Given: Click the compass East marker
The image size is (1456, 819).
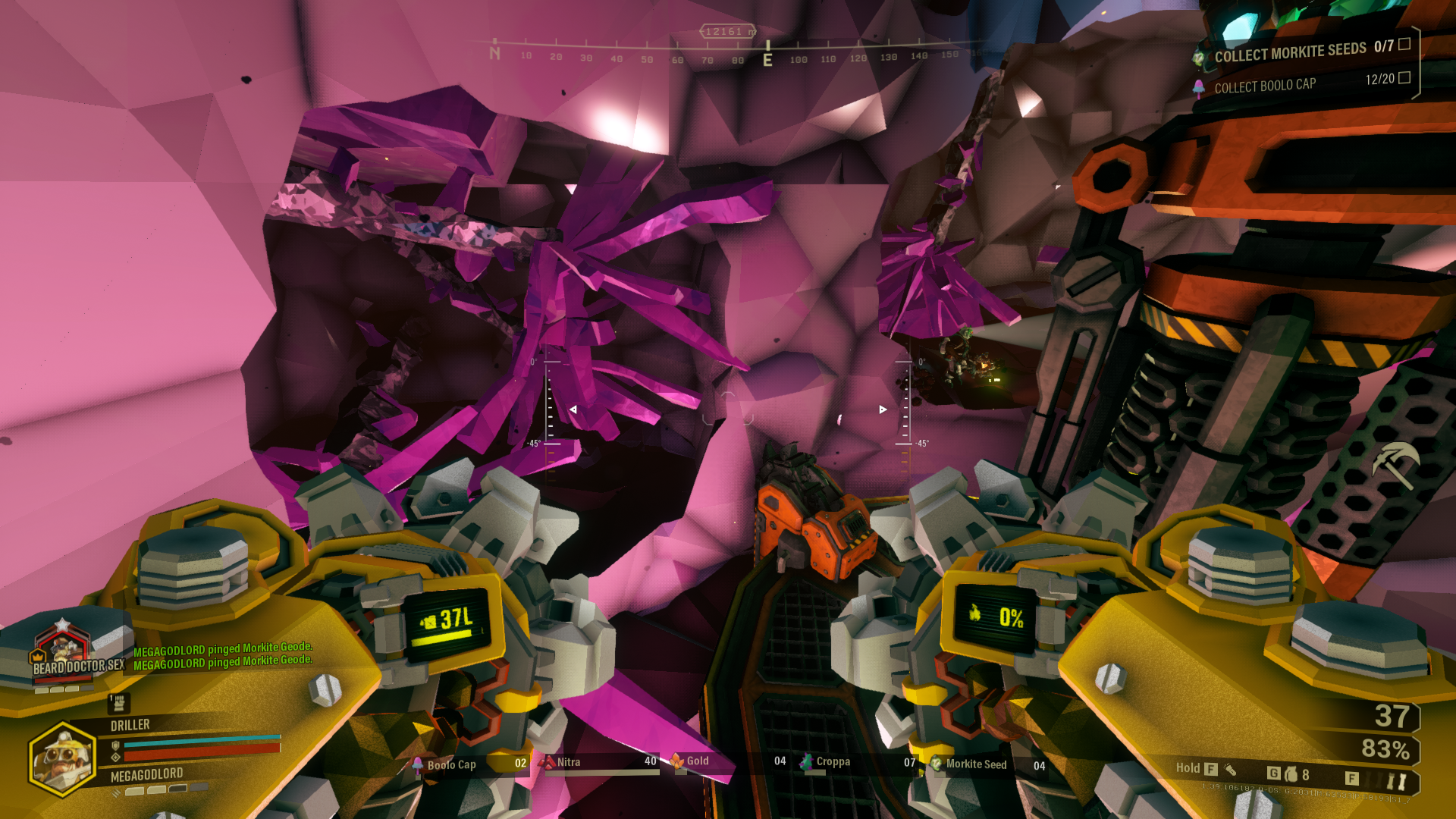Looking at the screenshot, I should 767,59.
